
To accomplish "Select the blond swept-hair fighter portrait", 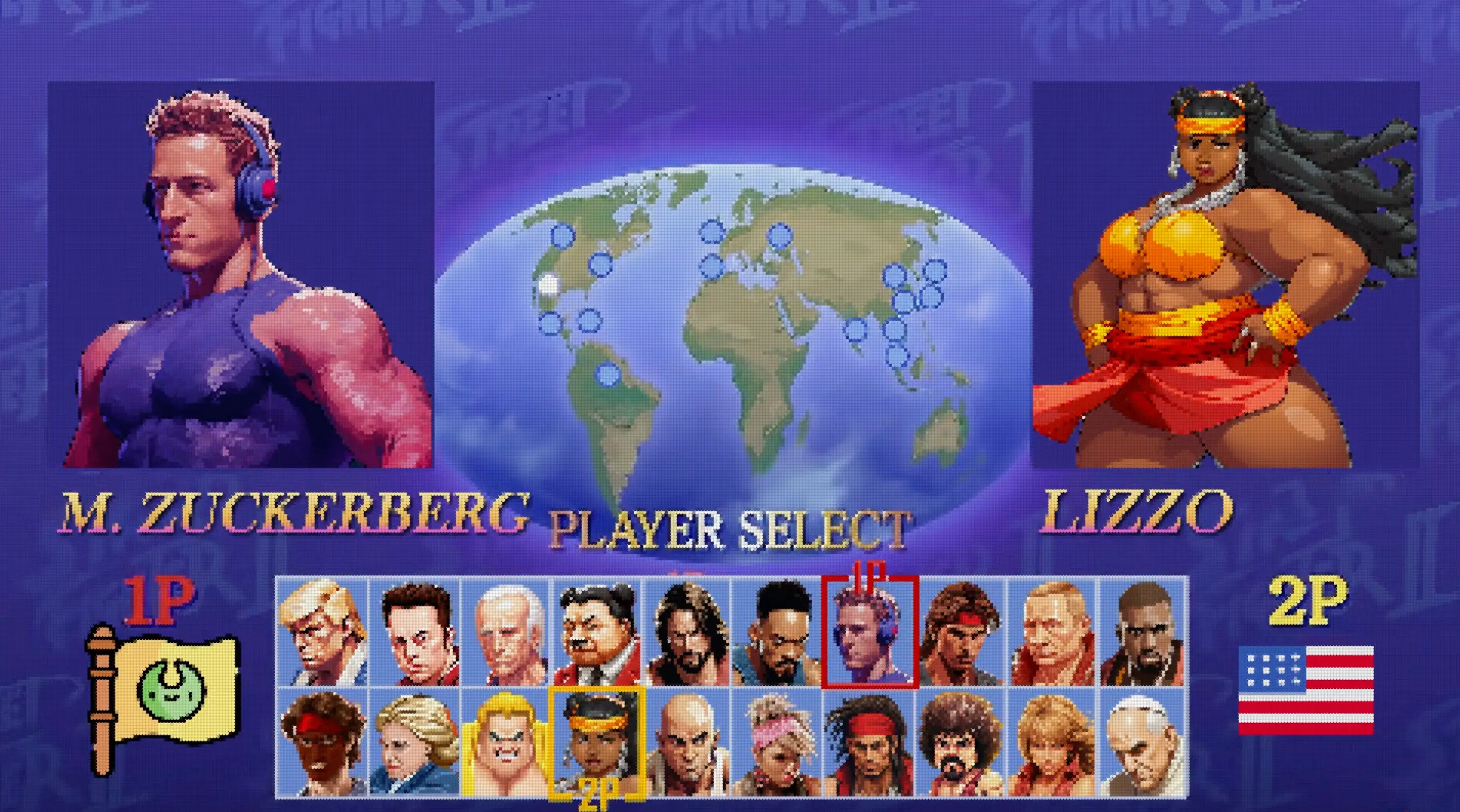I will point(322,632).
